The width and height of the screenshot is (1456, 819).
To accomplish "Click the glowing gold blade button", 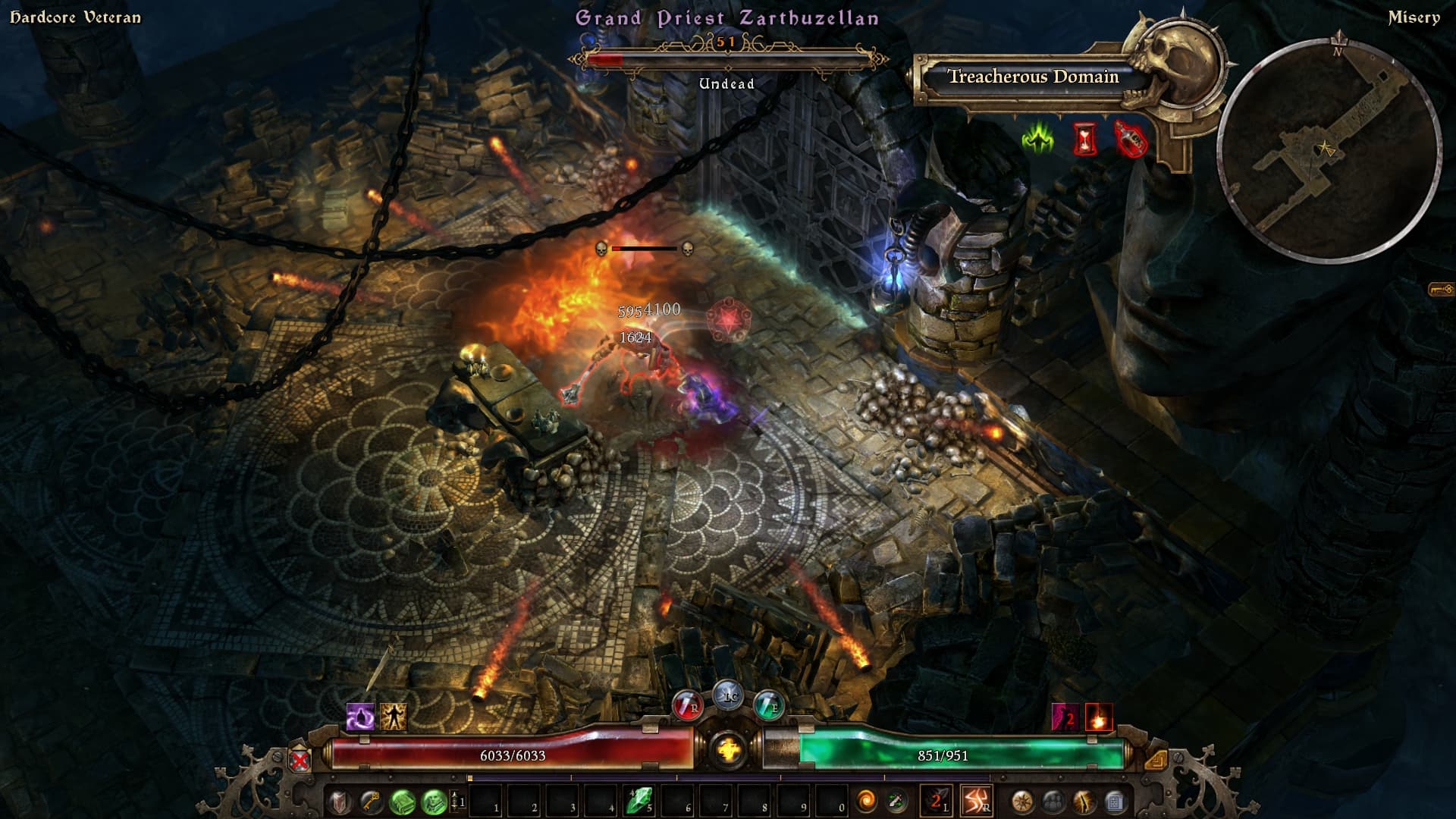I will (x=1084, y=801).
